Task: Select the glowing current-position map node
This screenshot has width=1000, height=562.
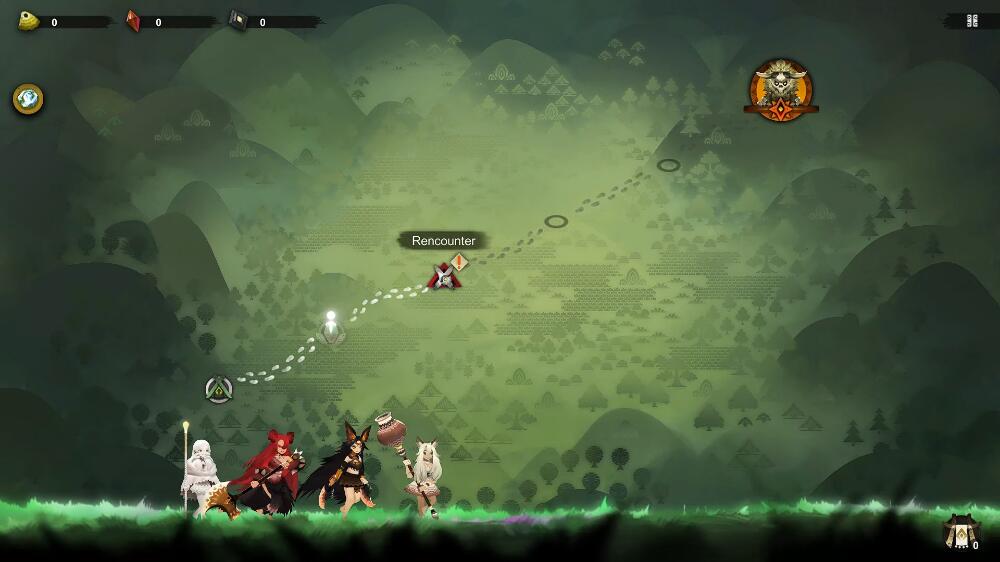Action: (x=331, y=329)
